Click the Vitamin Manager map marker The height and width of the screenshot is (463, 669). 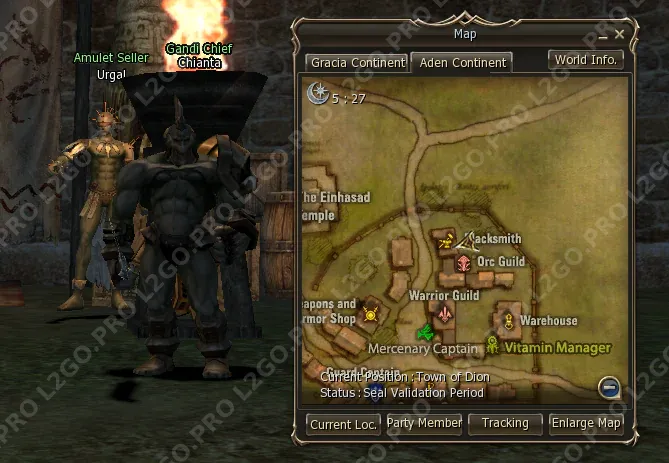point(492,346)
